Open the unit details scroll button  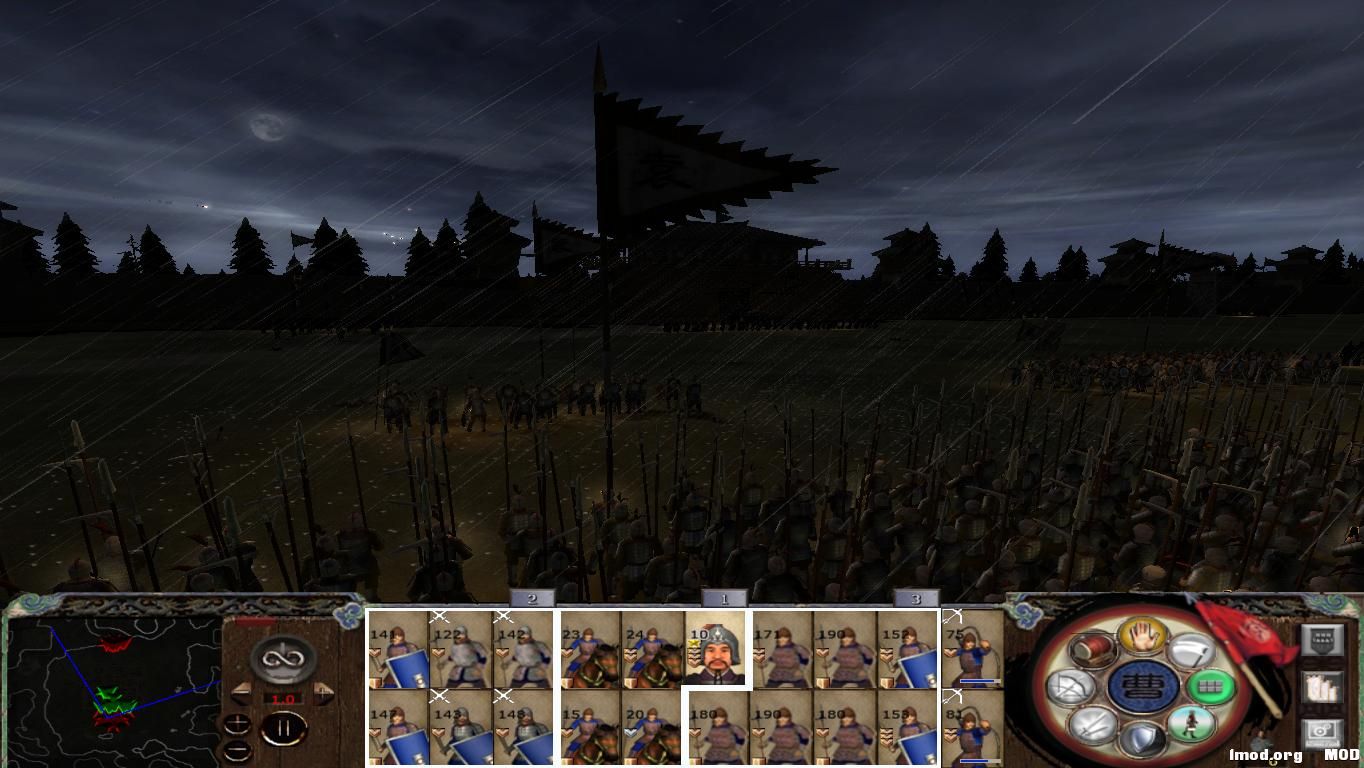[x=1323, y=686]
